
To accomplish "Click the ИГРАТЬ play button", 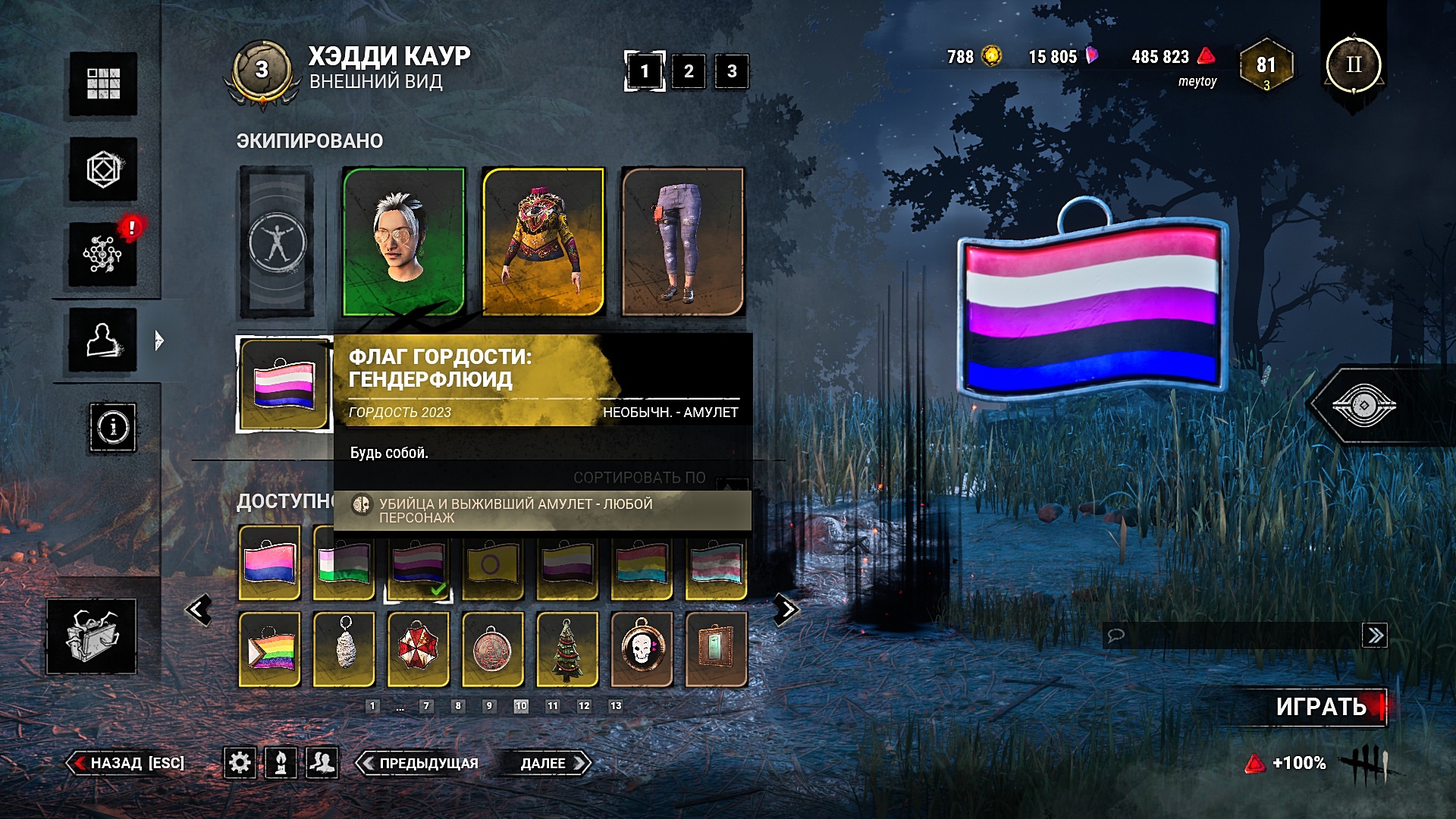I will click(1320, 707).
